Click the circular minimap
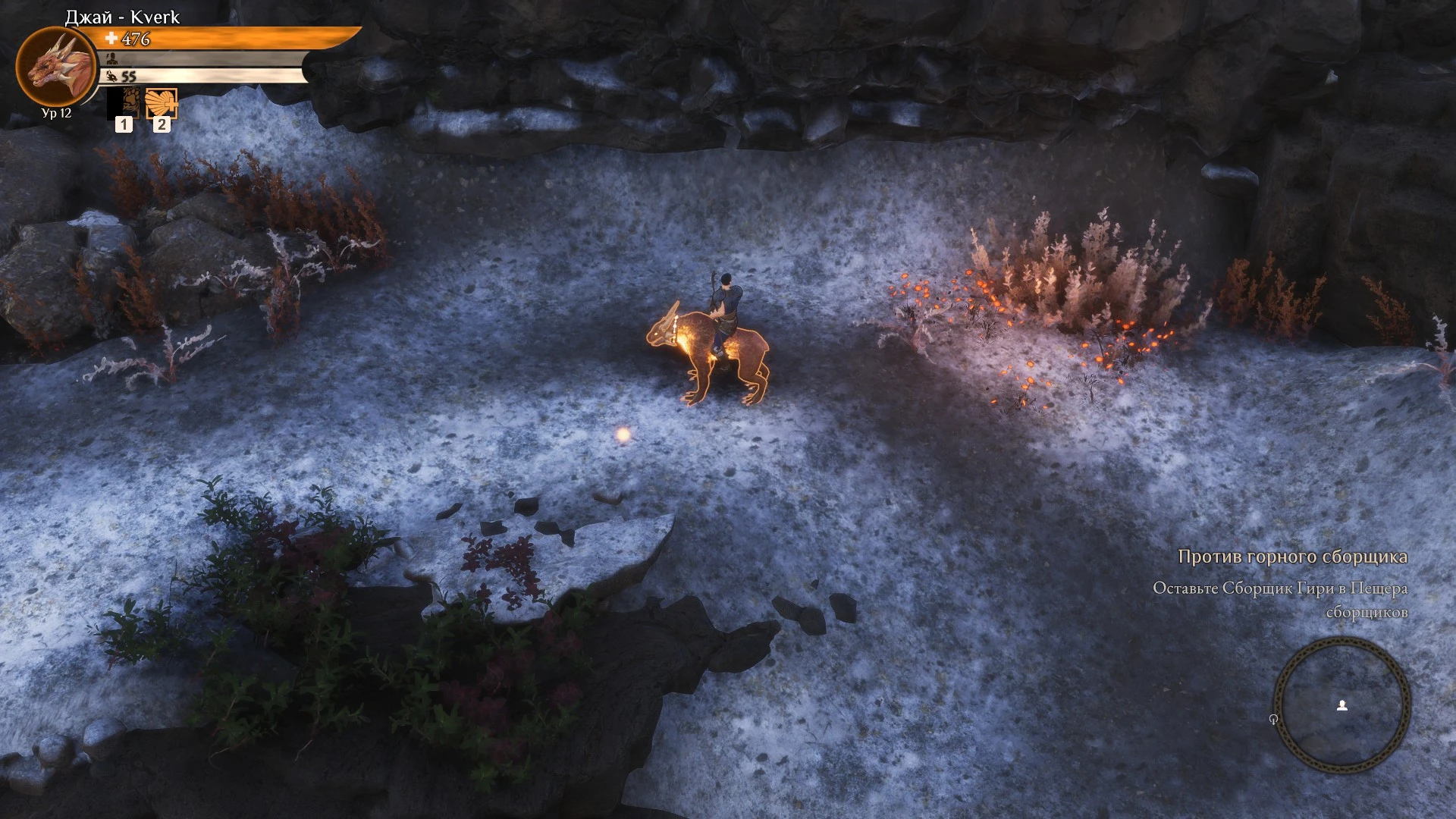Image resolution: width=1456 pixels, height=819 pixels. [1341, 706]
